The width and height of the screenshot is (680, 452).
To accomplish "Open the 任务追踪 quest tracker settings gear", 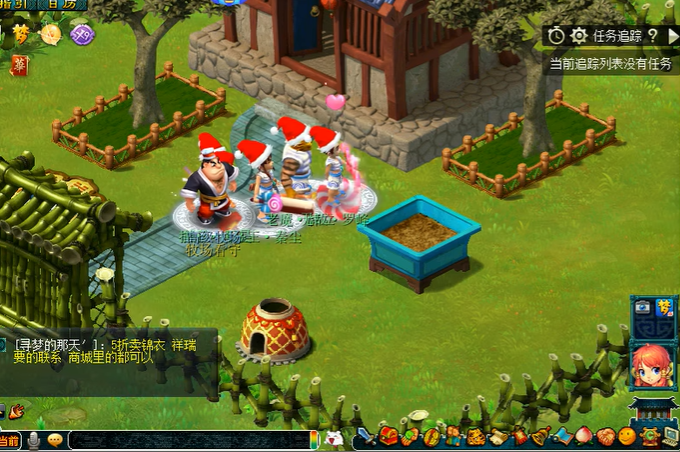I will [579, 36].
